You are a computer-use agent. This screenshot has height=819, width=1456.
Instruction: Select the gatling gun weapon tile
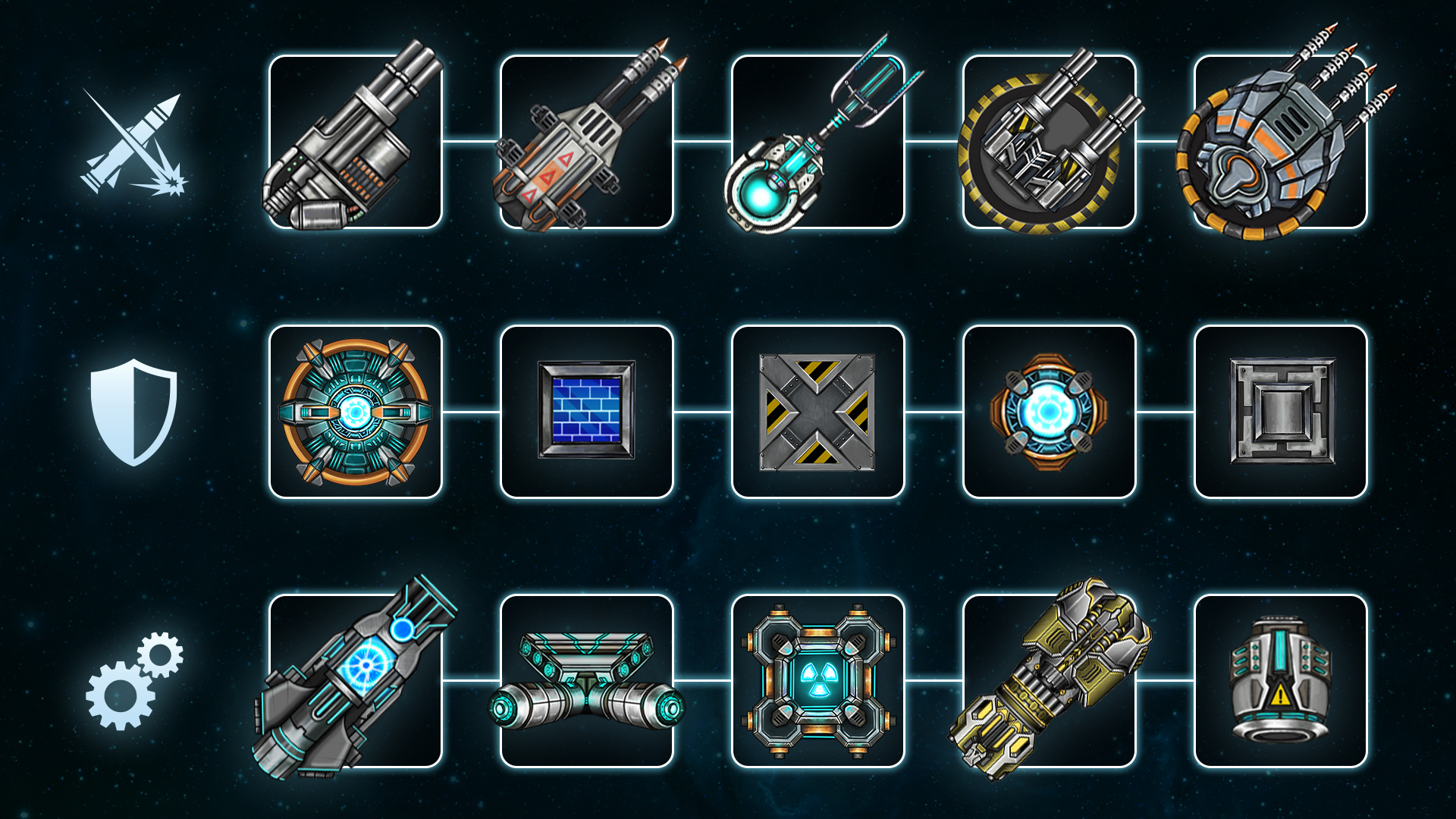pos(355,142)
